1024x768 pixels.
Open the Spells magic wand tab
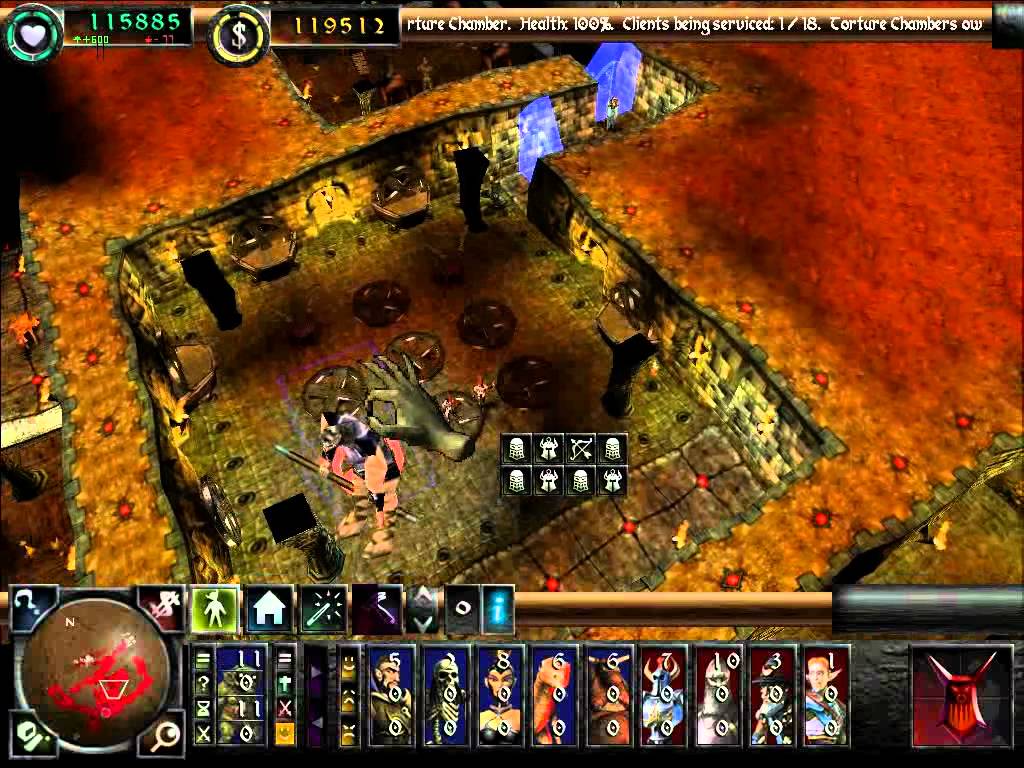[323, 608]
